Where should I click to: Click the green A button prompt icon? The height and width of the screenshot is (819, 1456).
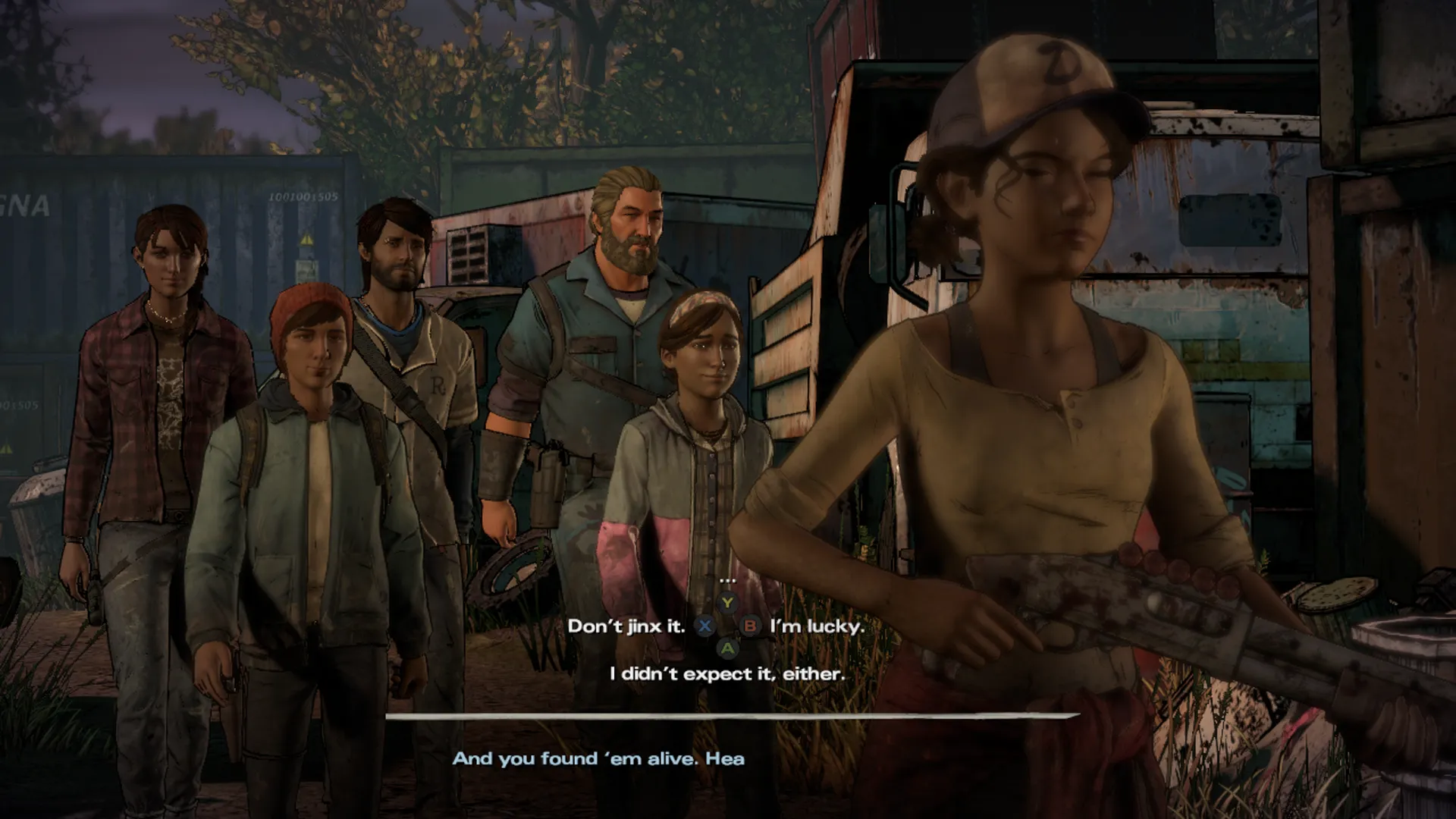click(x=727, y=651)
